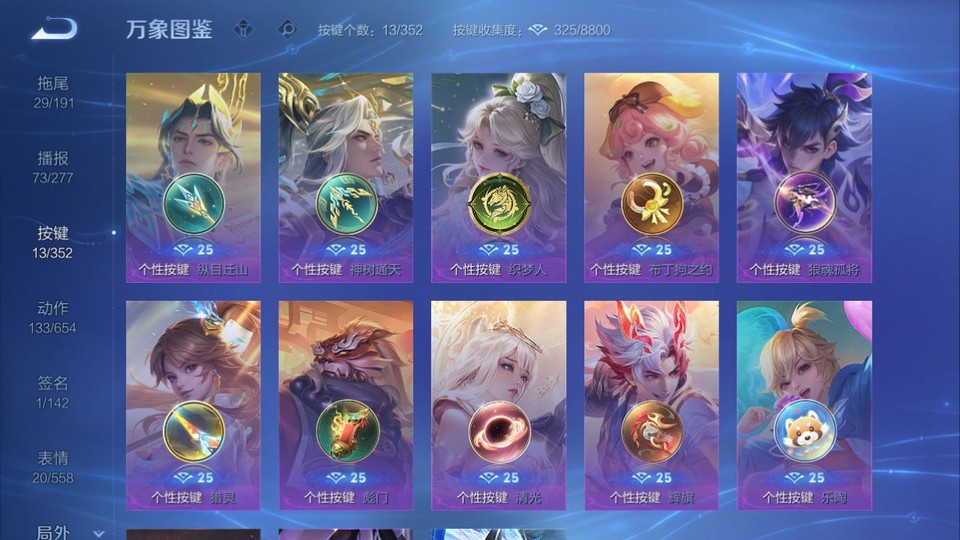Screen dimensions: 960x540
Task: Go back using the return arrow
Action: coord(53,29)
